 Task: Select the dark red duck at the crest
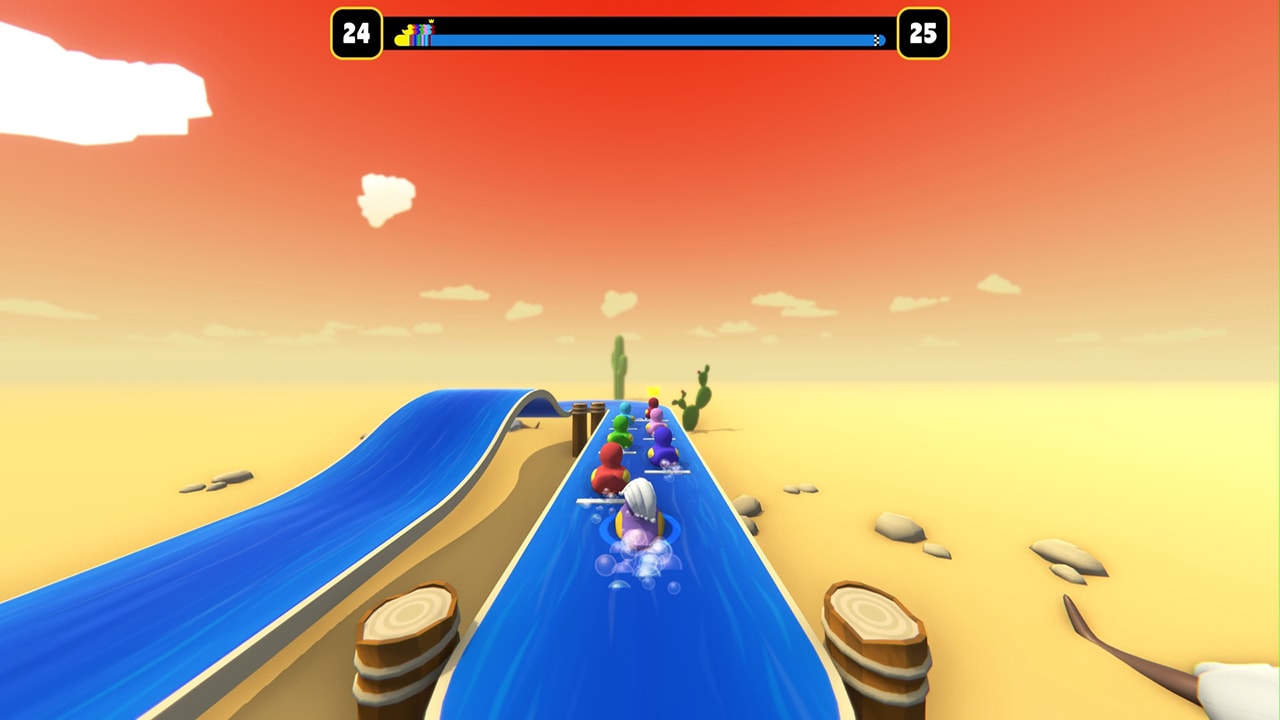(652, 405)
